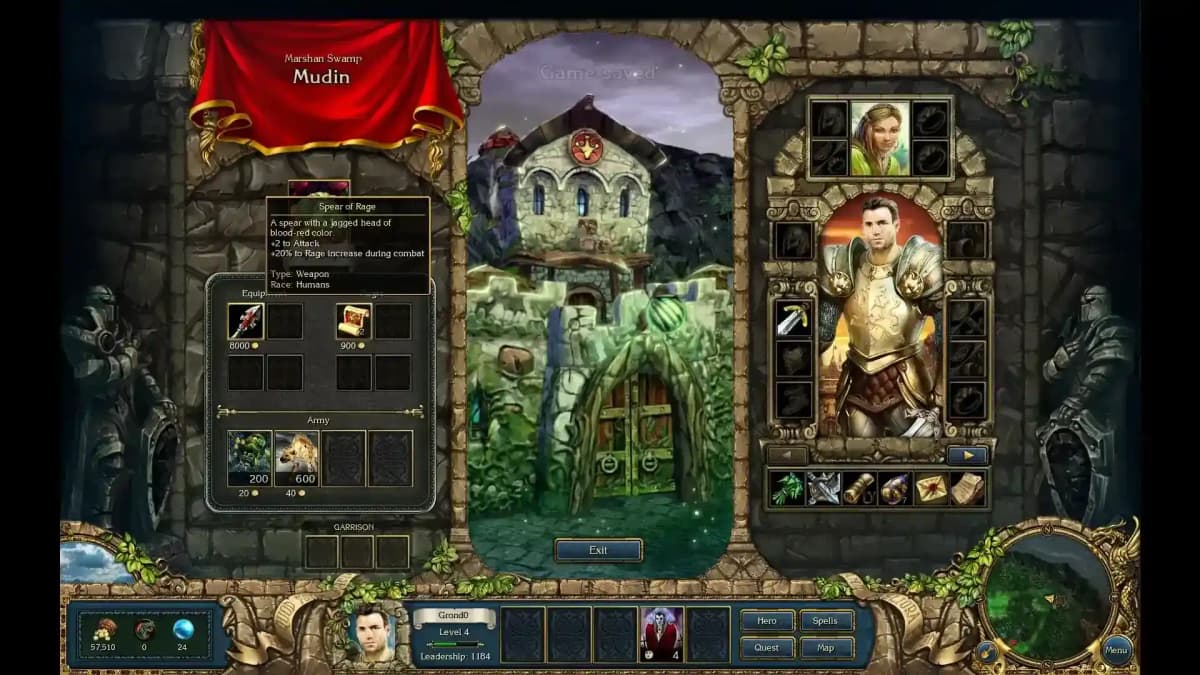Screen dimensions: 1200x675
Task: Open the round Menu button
Action: coord(1117,650)
